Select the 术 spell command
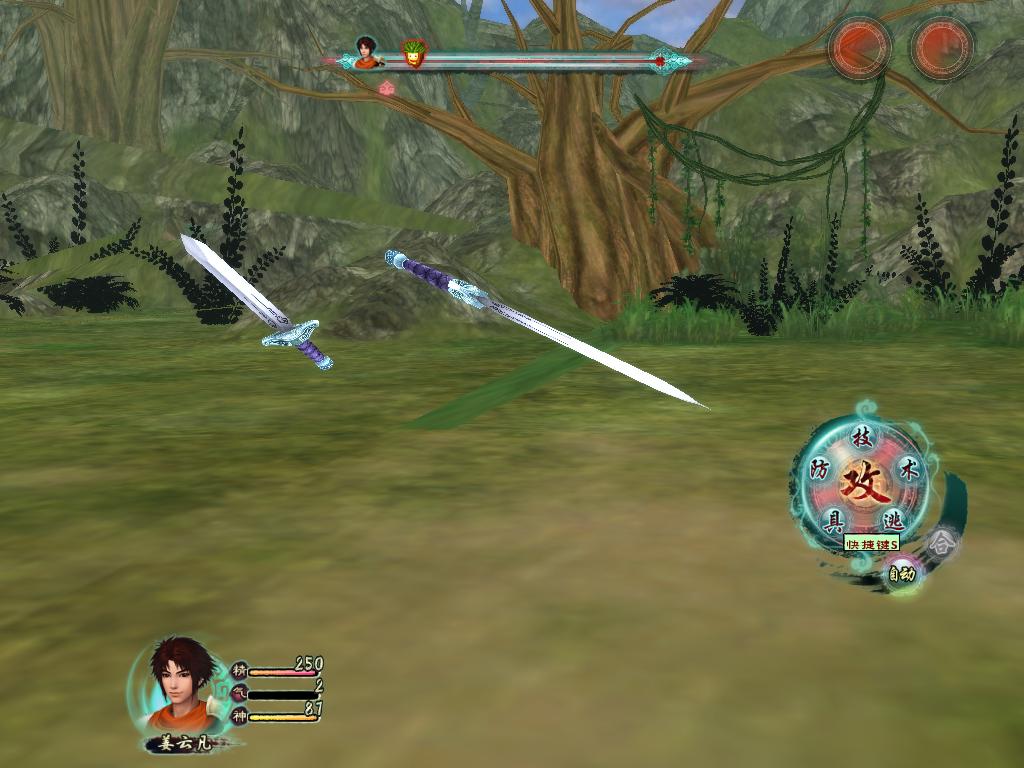 tap(909, 469)
